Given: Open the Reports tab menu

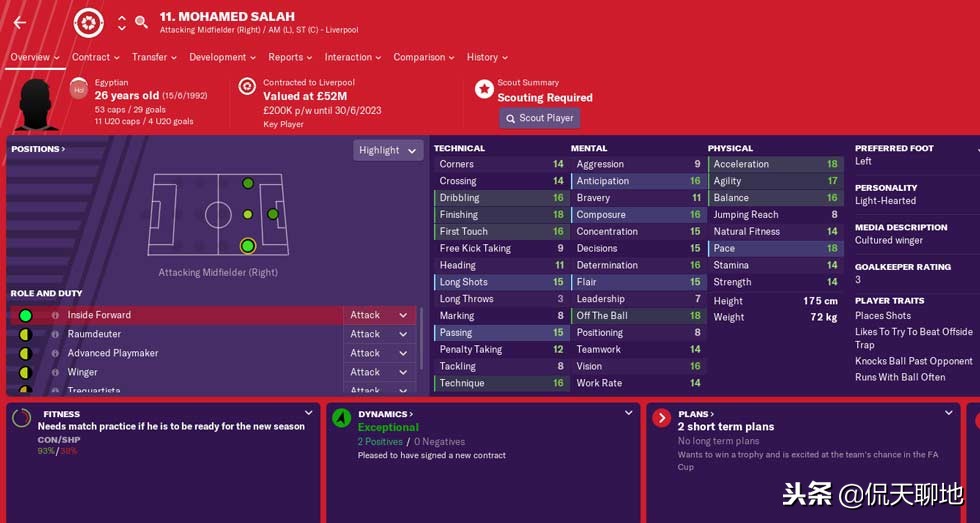Looking at the screenshot, I should [x=290, y=57].
